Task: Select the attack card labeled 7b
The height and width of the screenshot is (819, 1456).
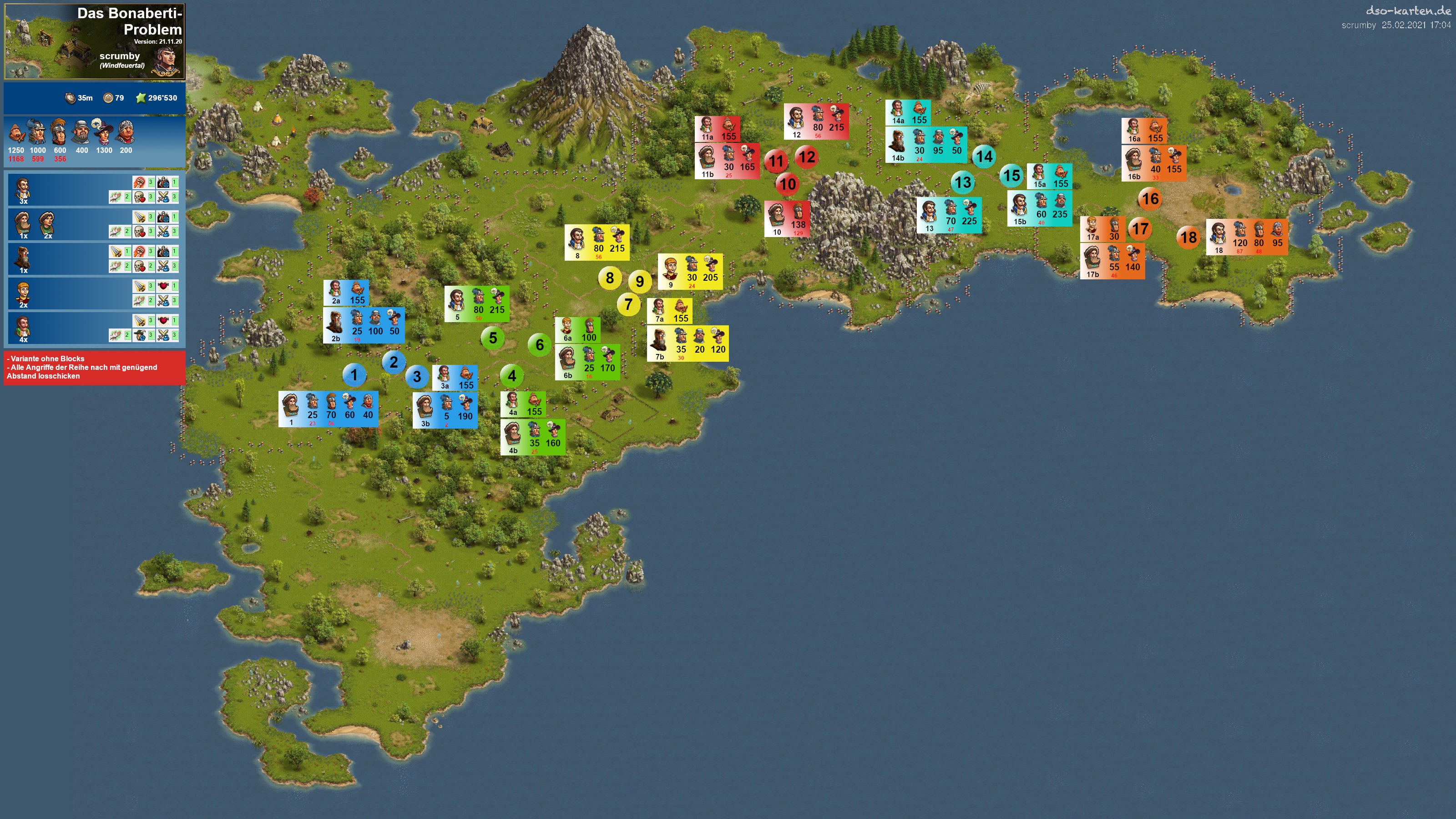Action: (688, 343)
